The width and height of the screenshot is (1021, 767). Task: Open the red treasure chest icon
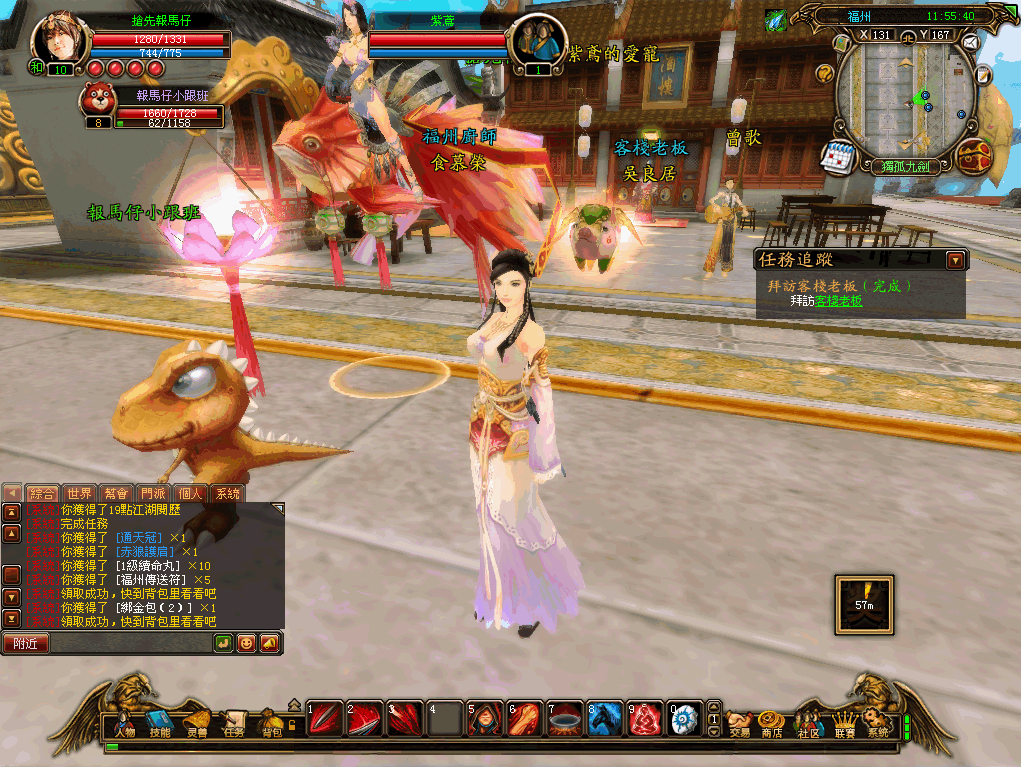[x=973, y=157]
